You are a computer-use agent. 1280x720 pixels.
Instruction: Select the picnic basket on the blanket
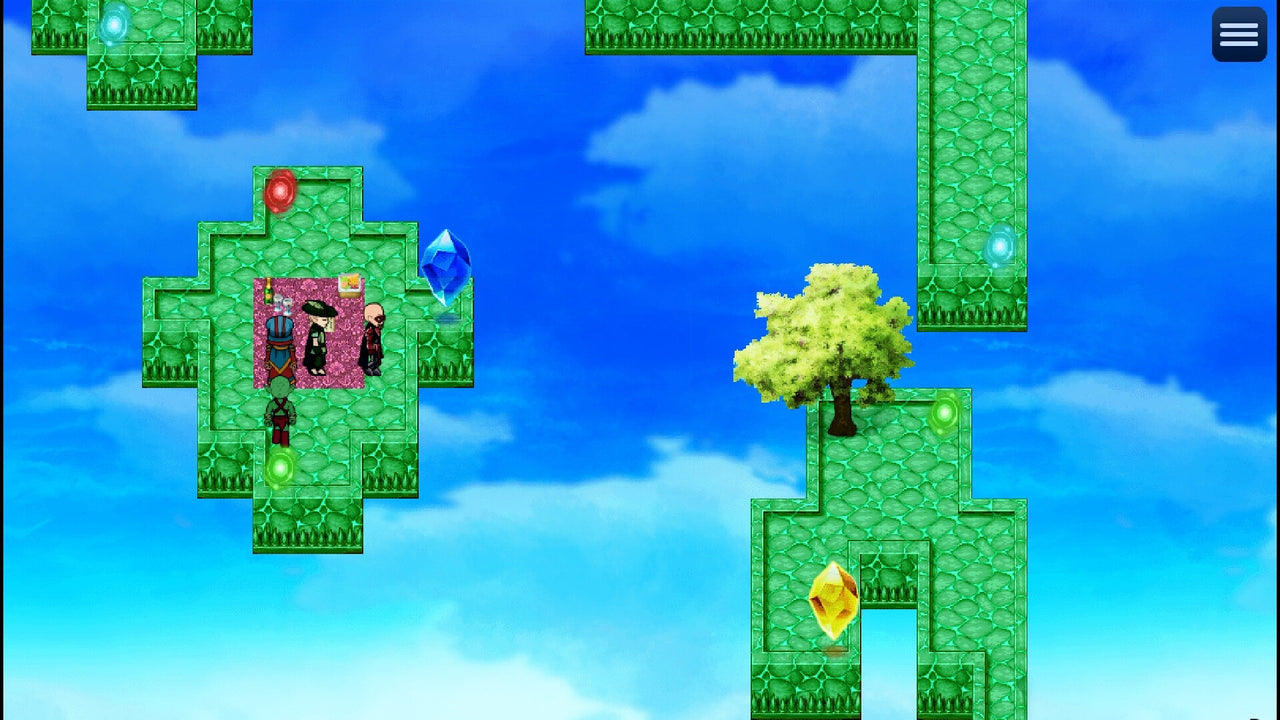pyautogui.click(x=349, y=285)
